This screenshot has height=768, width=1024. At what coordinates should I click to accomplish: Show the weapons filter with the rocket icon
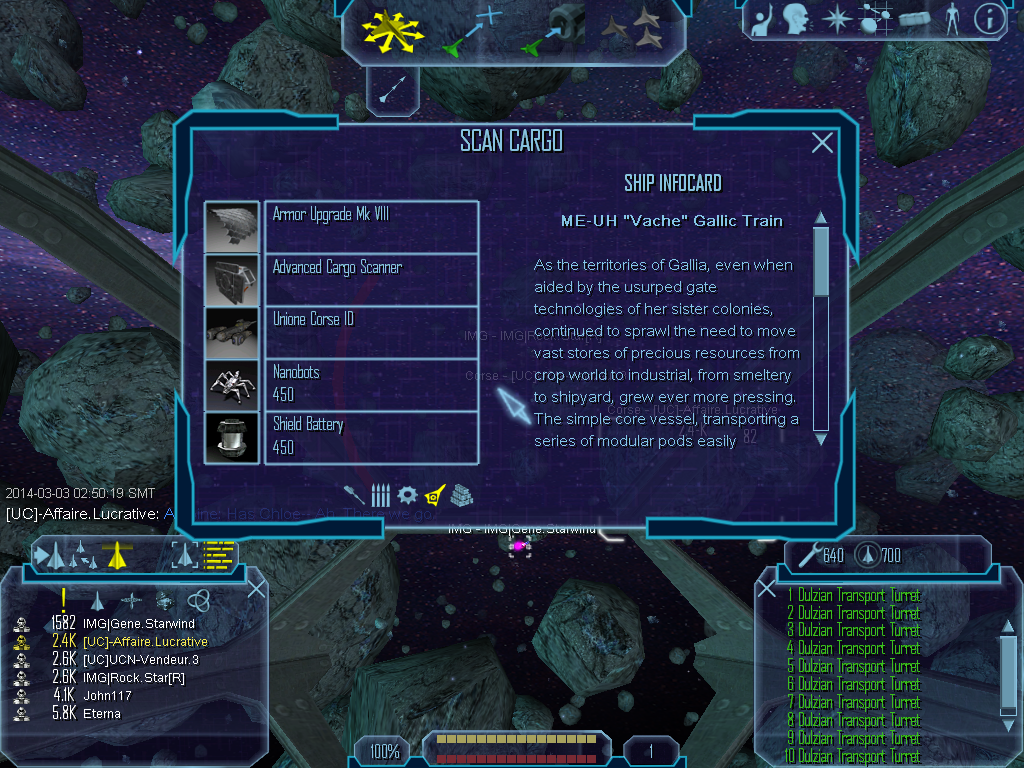354,495
